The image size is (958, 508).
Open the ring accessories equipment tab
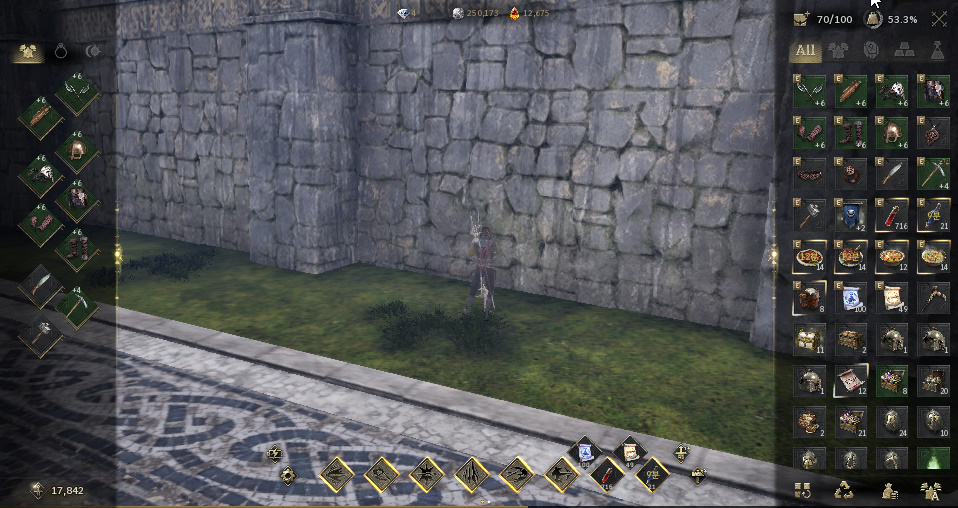click(60, 51)
